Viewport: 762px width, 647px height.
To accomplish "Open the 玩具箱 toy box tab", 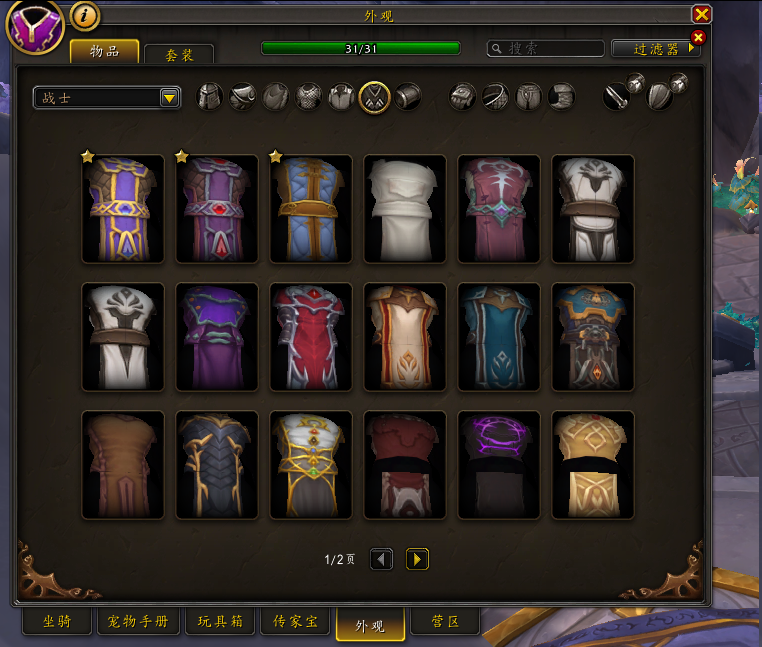I will [219, 622].
